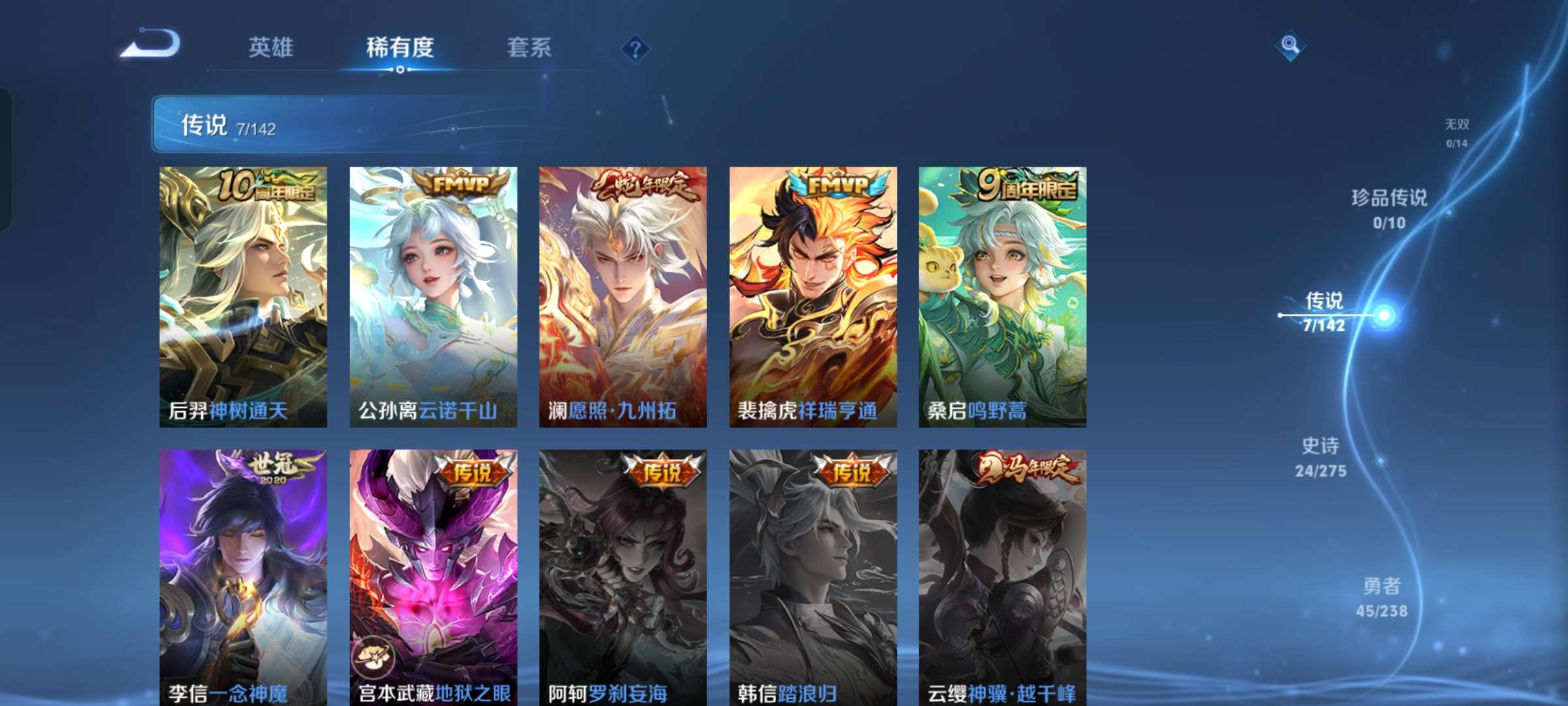This screenshot has width=1568, height=706.
Task: Open the 稀有度 tab
Action: pyautogui.click(x=400, y=47)
